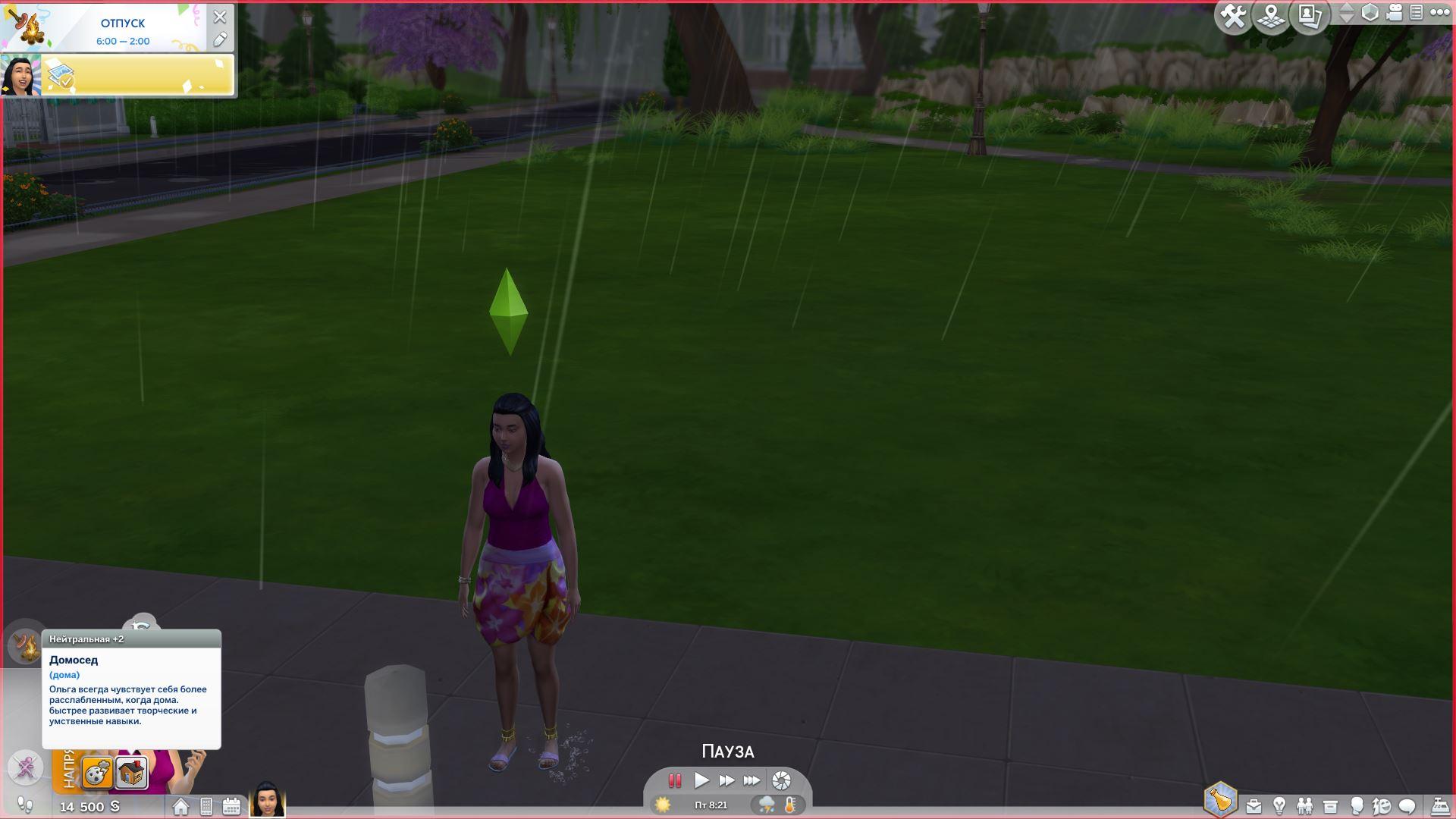Set game speed to double fast-forward

[x=726, y=780]
